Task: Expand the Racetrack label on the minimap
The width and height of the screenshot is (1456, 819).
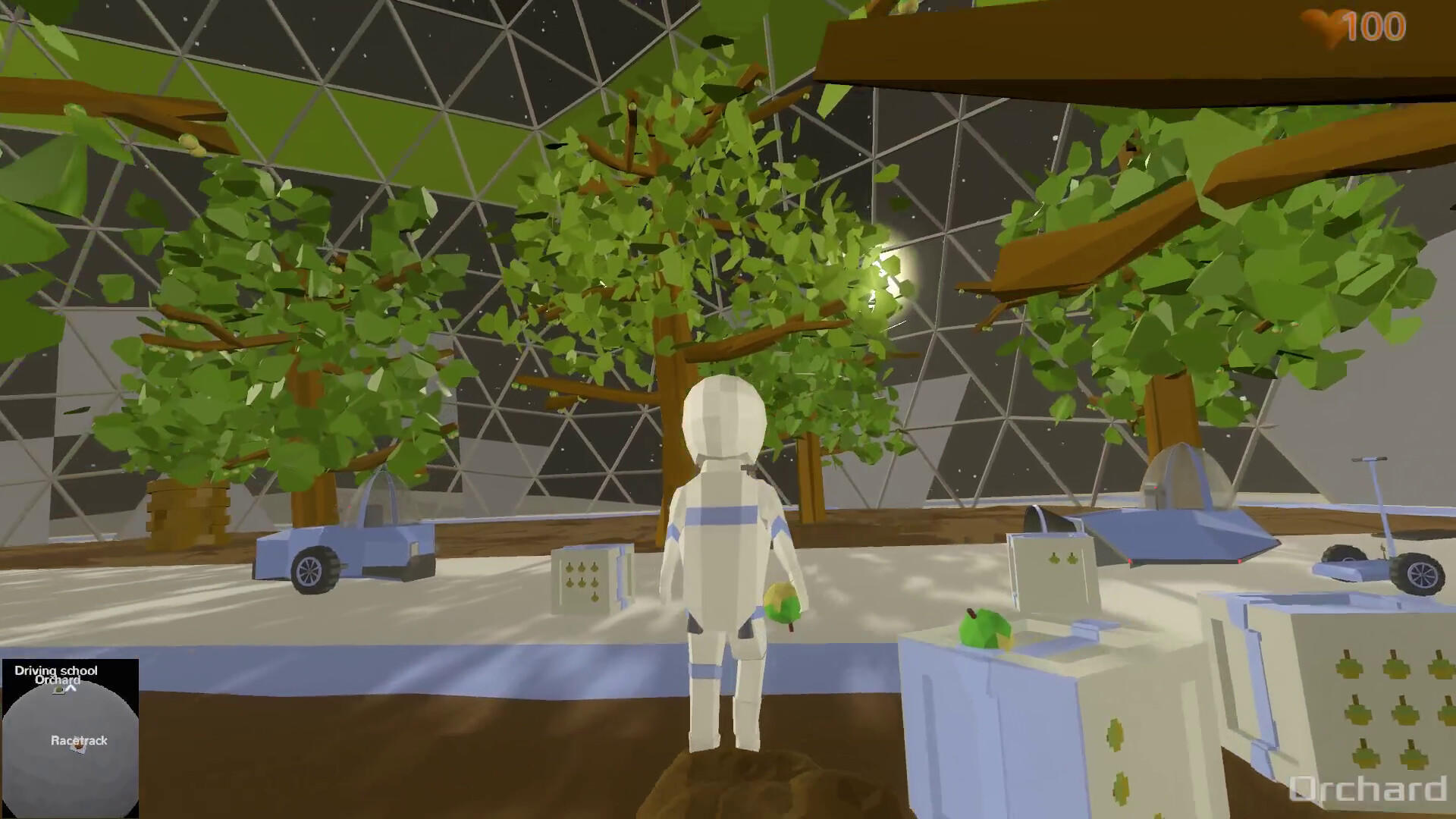Action: click(80, 740)
